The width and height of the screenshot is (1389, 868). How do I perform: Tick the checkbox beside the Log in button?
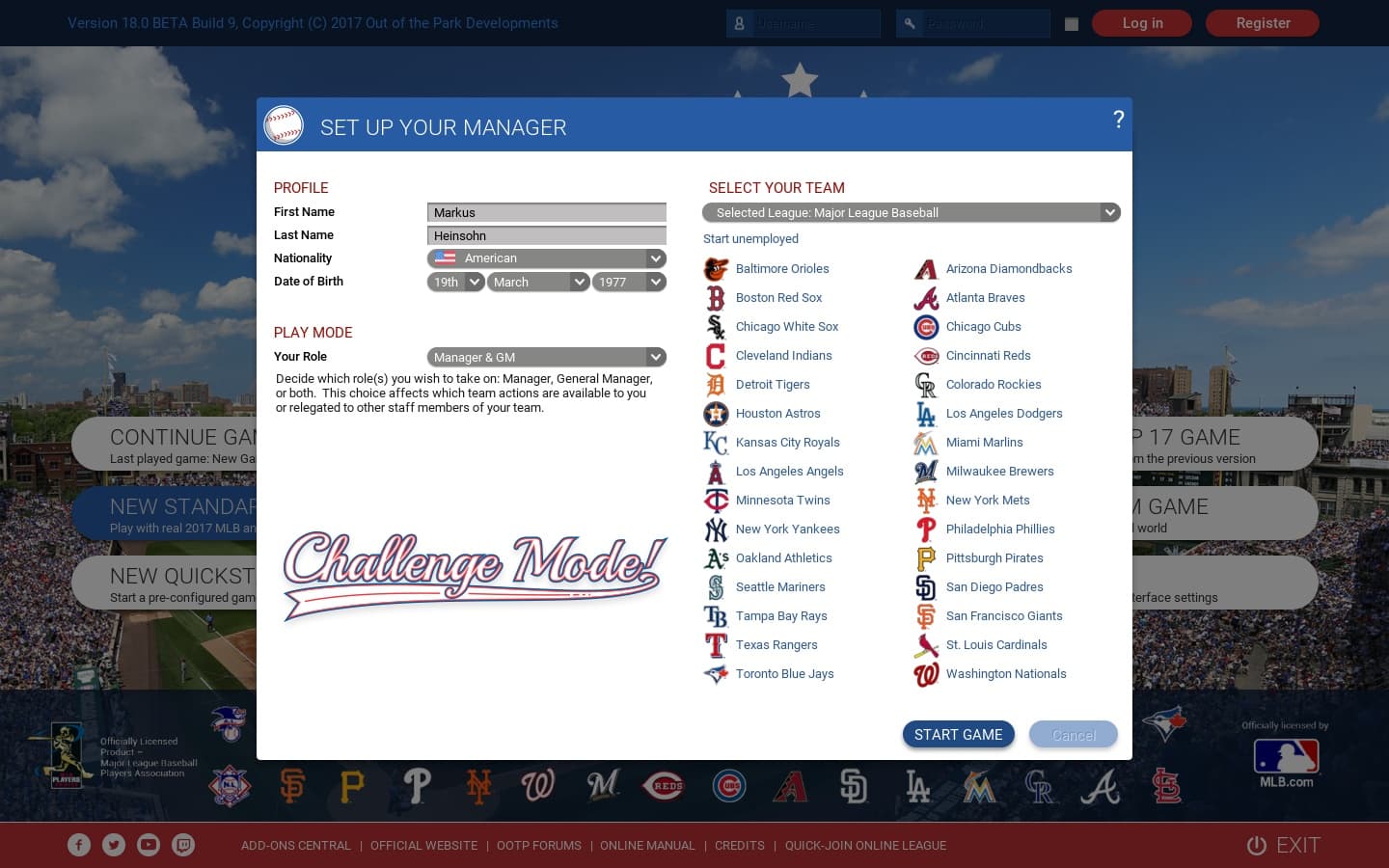click(x=1071, y=26)
